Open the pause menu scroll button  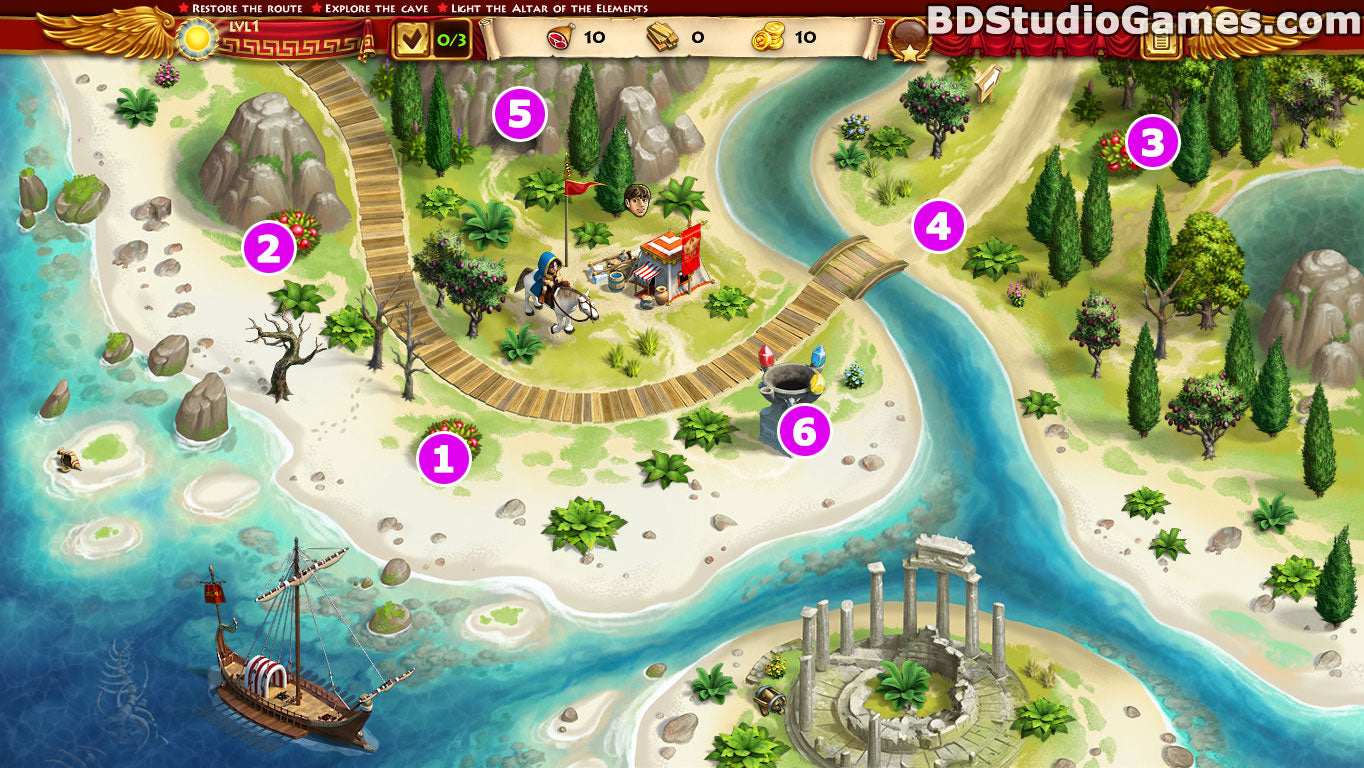pos(1161,40)
